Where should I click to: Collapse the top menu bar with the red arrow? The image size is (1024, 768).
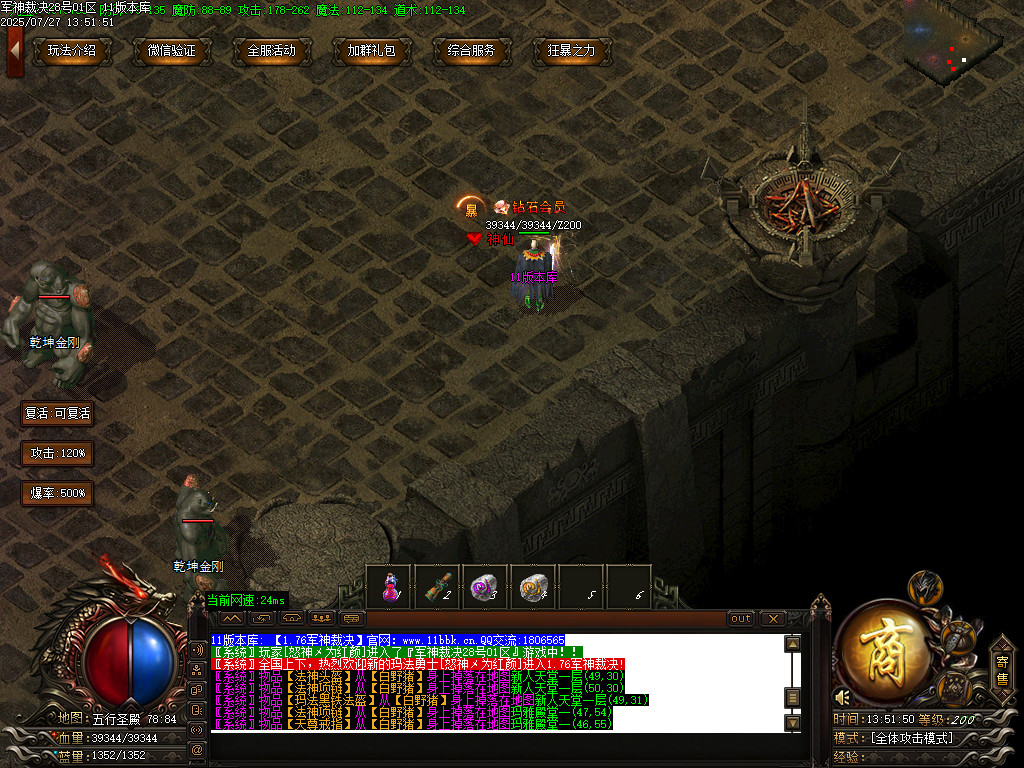point(14,47)
